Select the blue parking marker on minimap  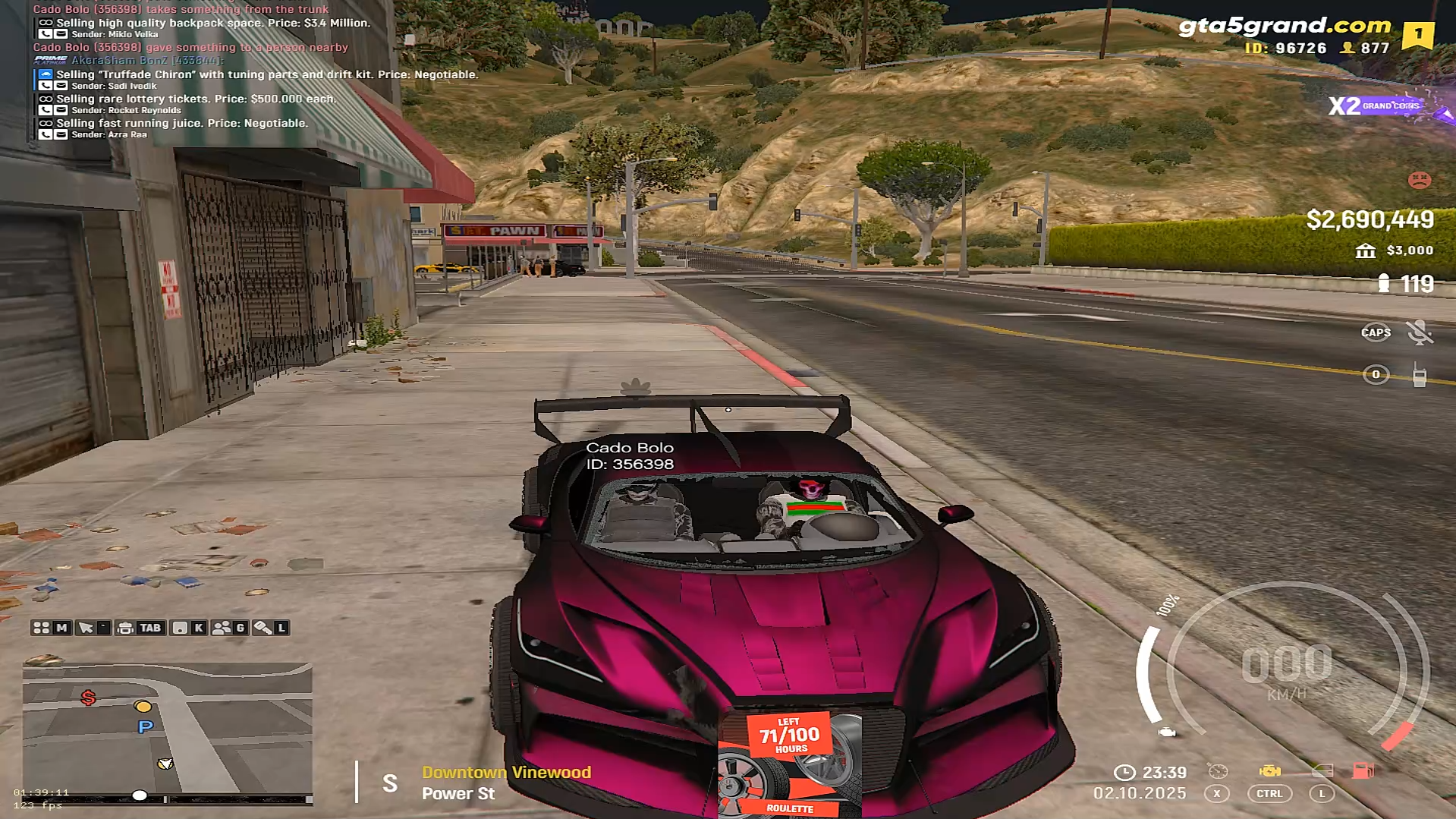click(x=146, y=727)
